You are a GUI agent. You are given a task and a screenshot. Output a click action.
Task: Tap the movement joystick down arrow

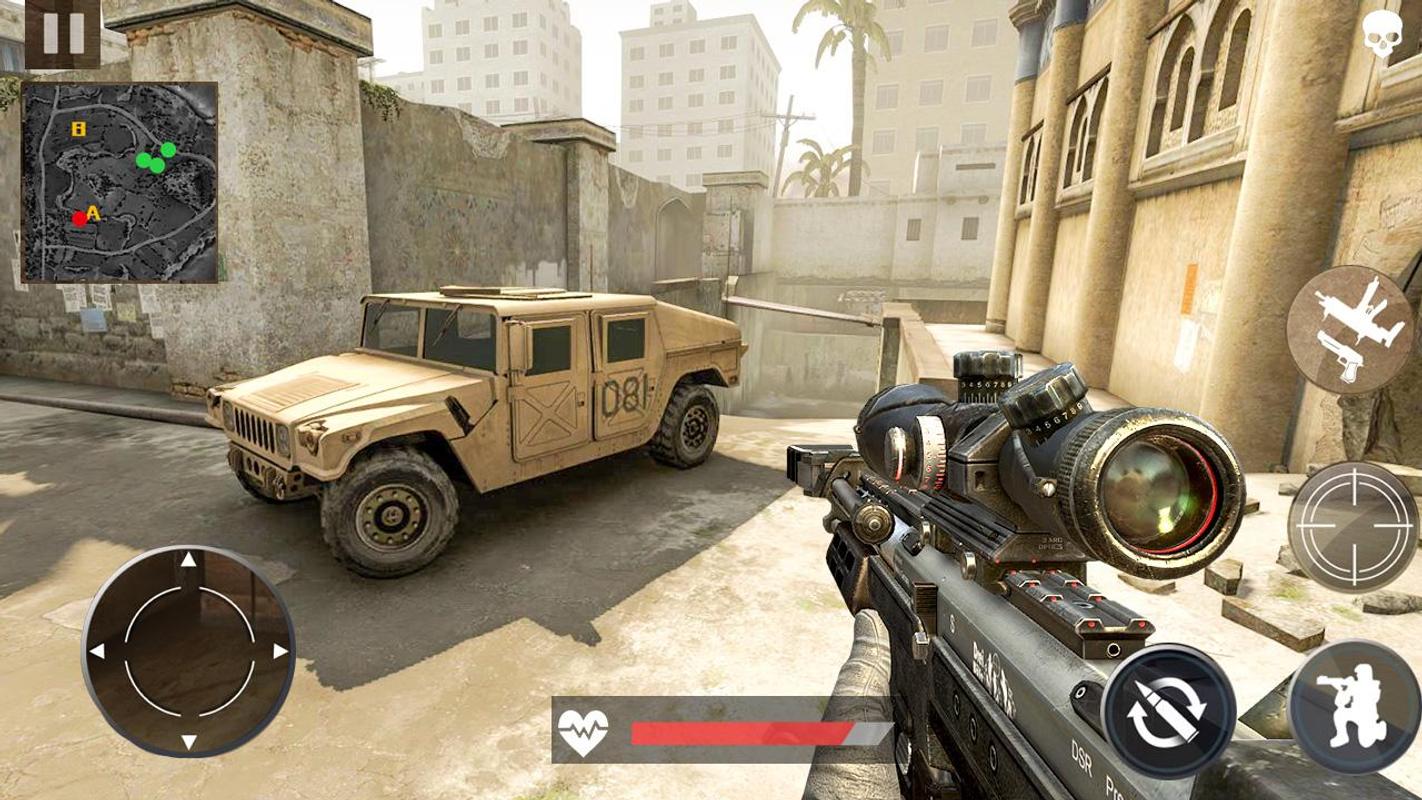(188, 741)
